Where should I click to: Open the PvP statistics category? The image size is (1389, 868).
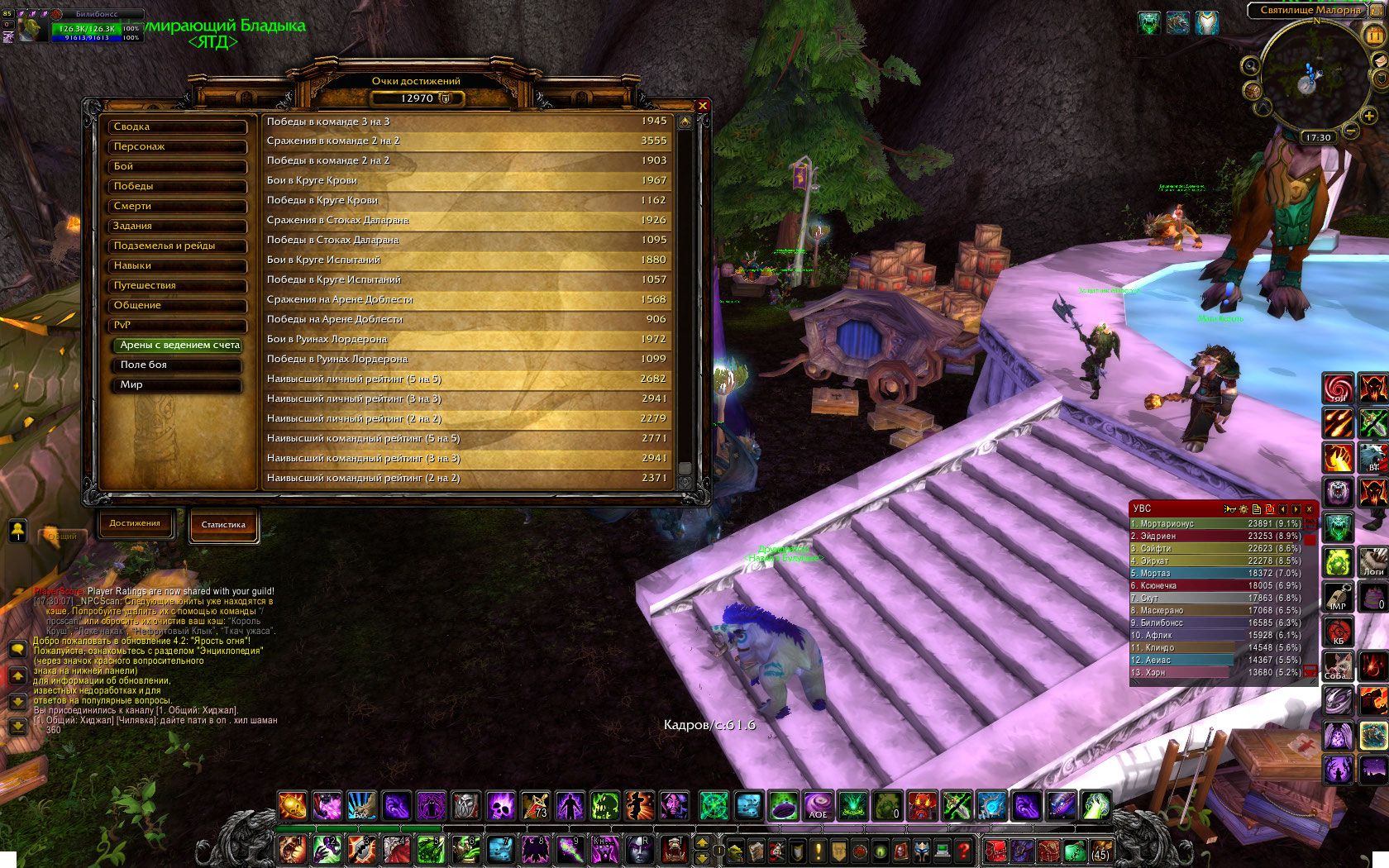pyautogui.click(x=178, y=326)
